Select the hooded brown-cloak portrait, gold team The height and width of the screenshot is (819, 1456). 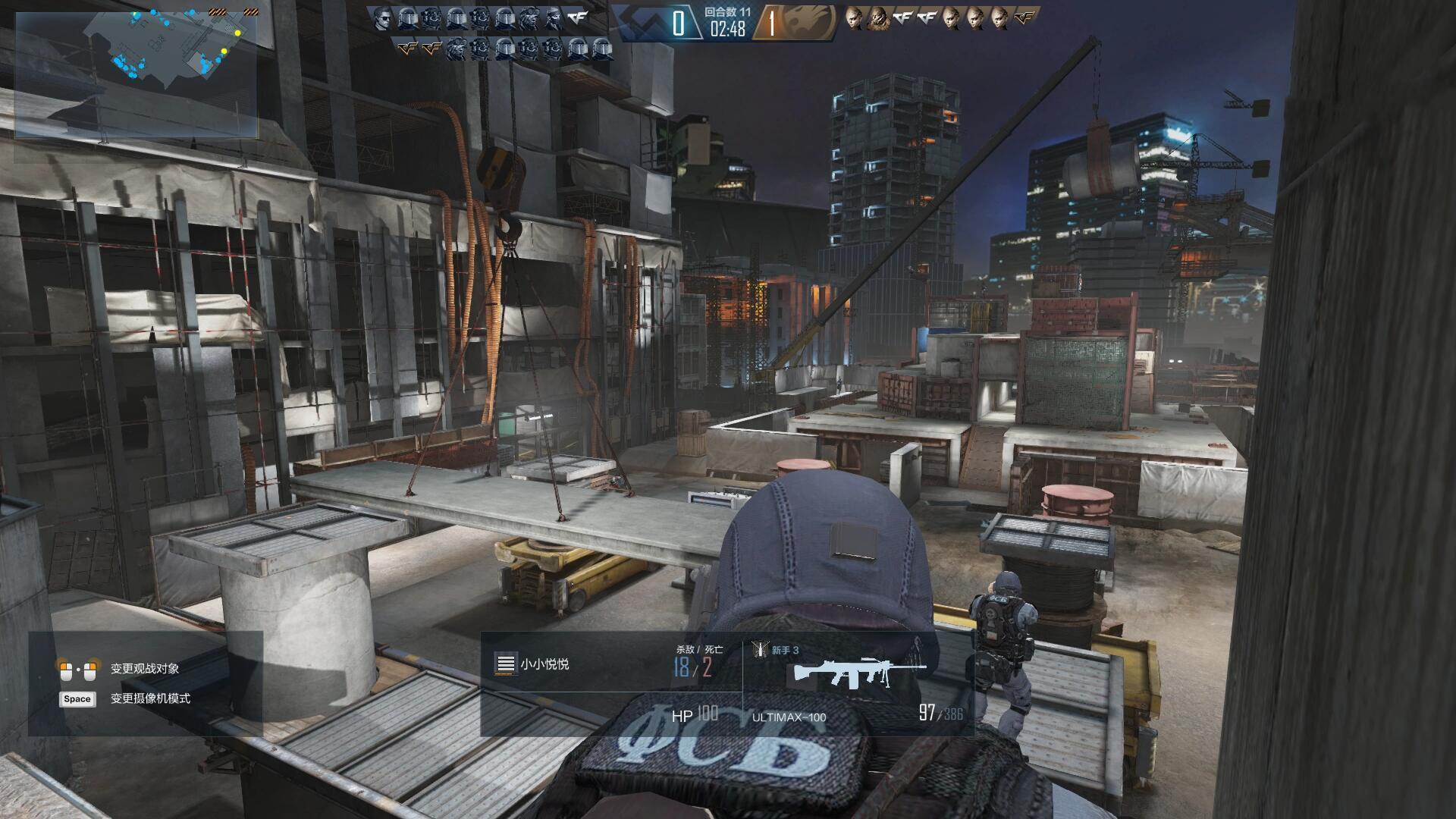(878, 18)
